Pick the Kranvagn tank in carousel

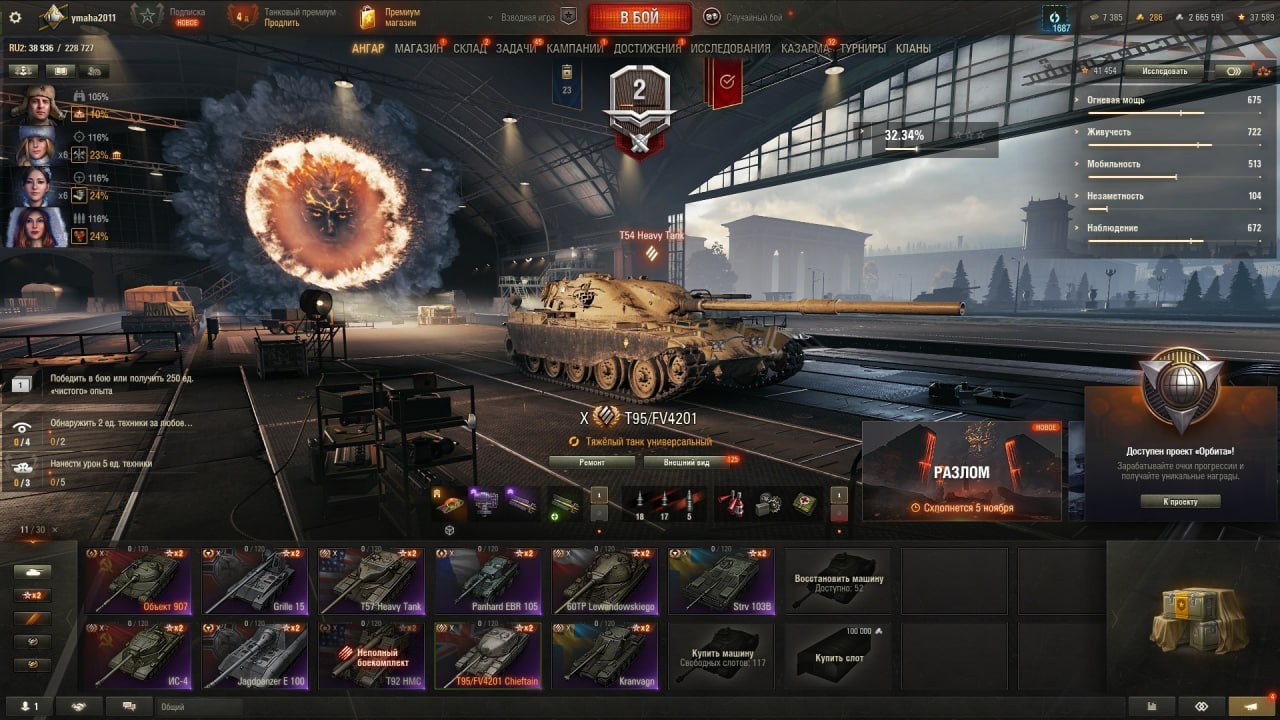click(x=603, y=655)
